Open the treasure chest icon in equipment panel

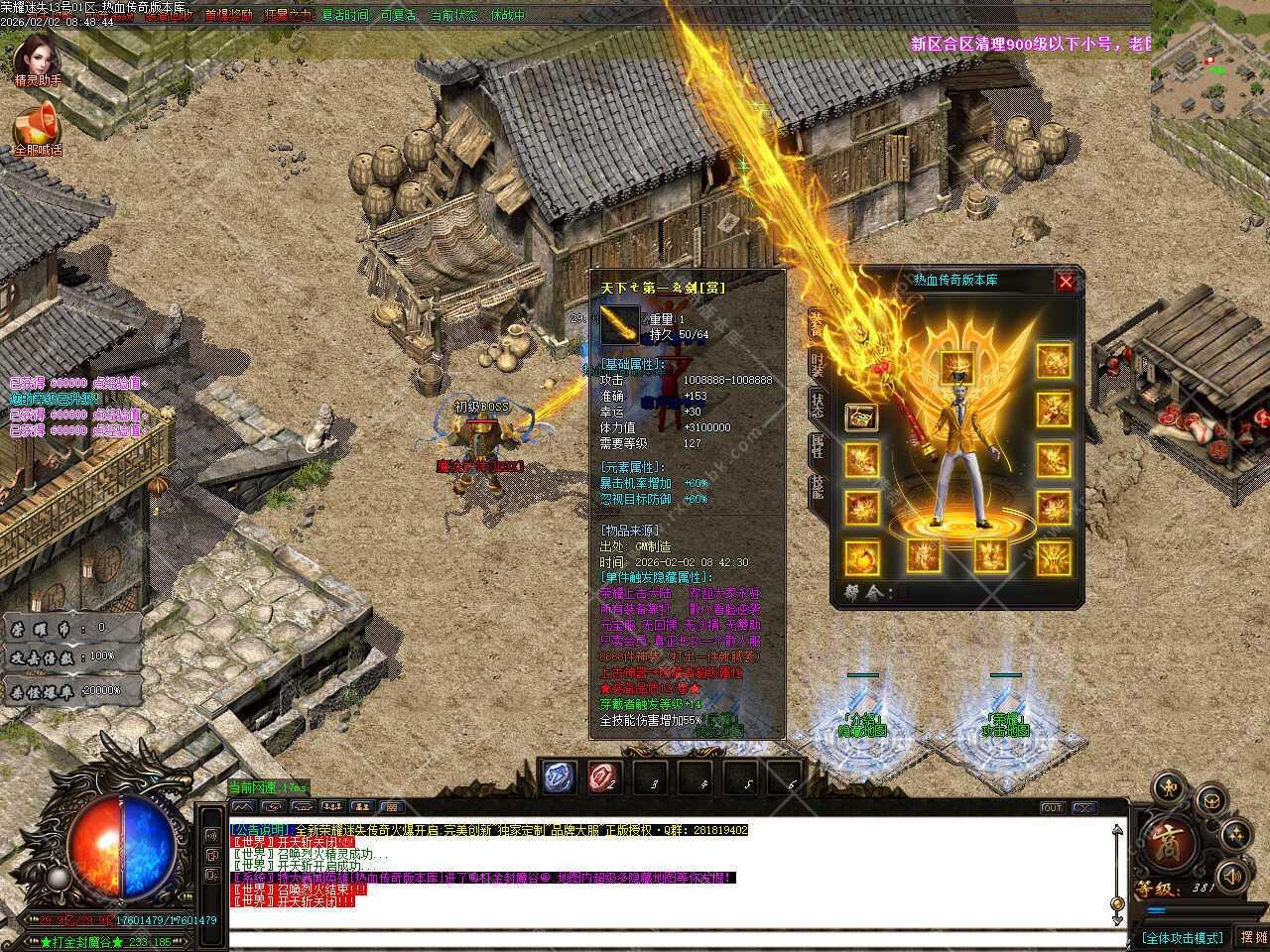(x=861, y=417)
